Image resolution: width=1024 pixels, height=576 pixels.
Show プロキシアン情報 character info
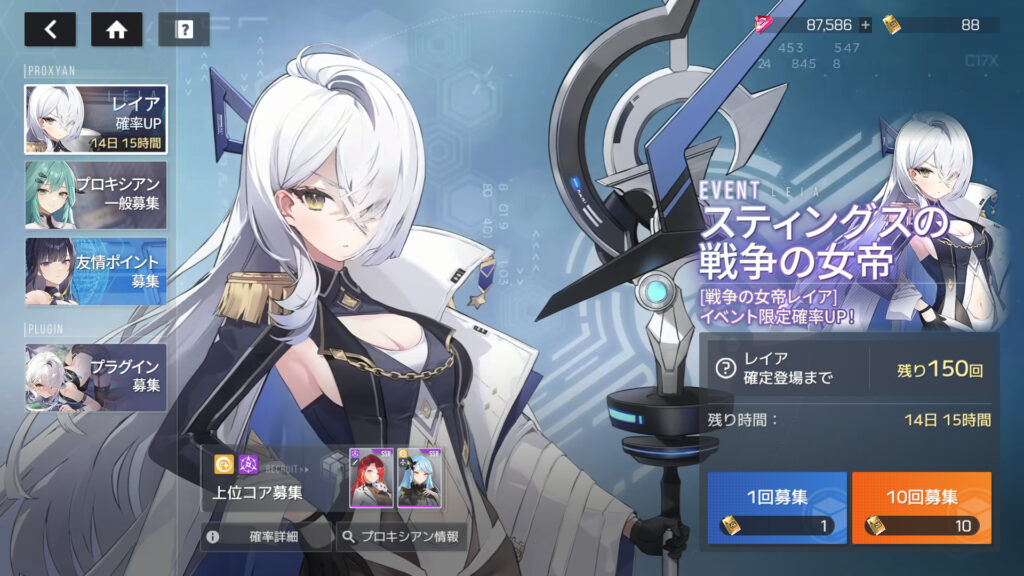400,537
